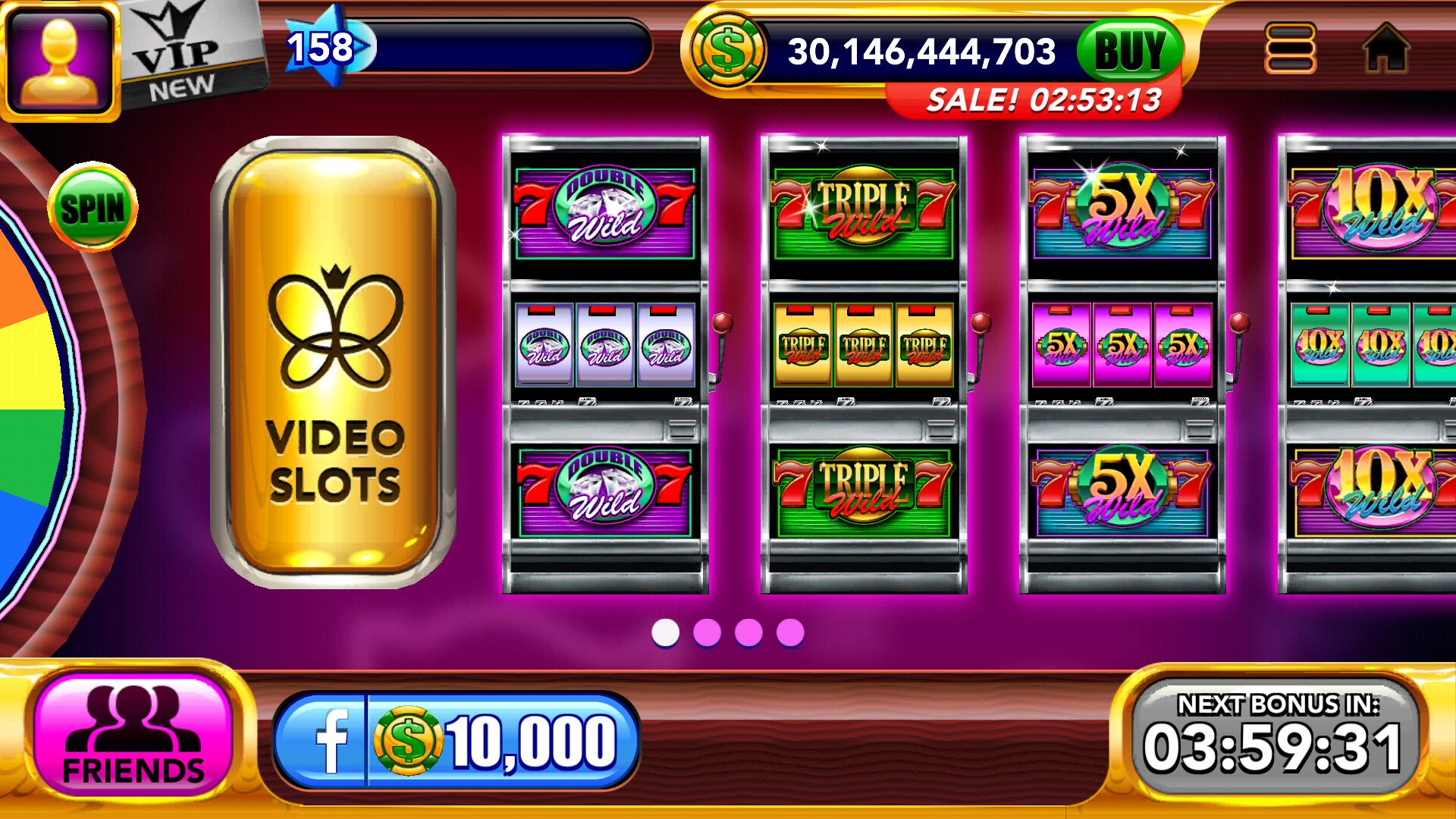Viewport: 1456px width, 819px height.
Task: Claim the Facebook 10,000 coin offer
Action: pos(457,741)
